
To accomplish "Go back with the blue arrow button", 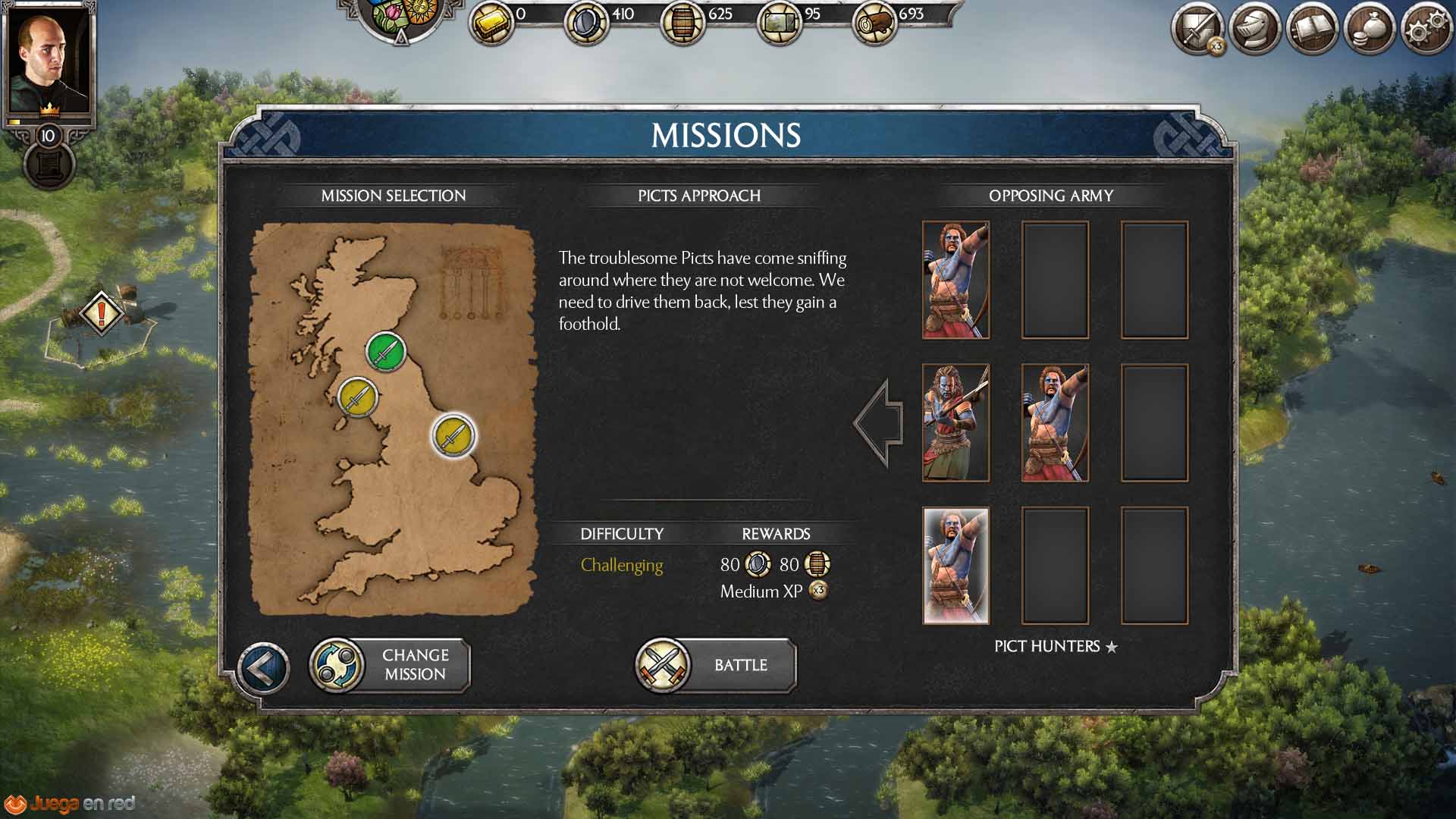I will point(262,668).
